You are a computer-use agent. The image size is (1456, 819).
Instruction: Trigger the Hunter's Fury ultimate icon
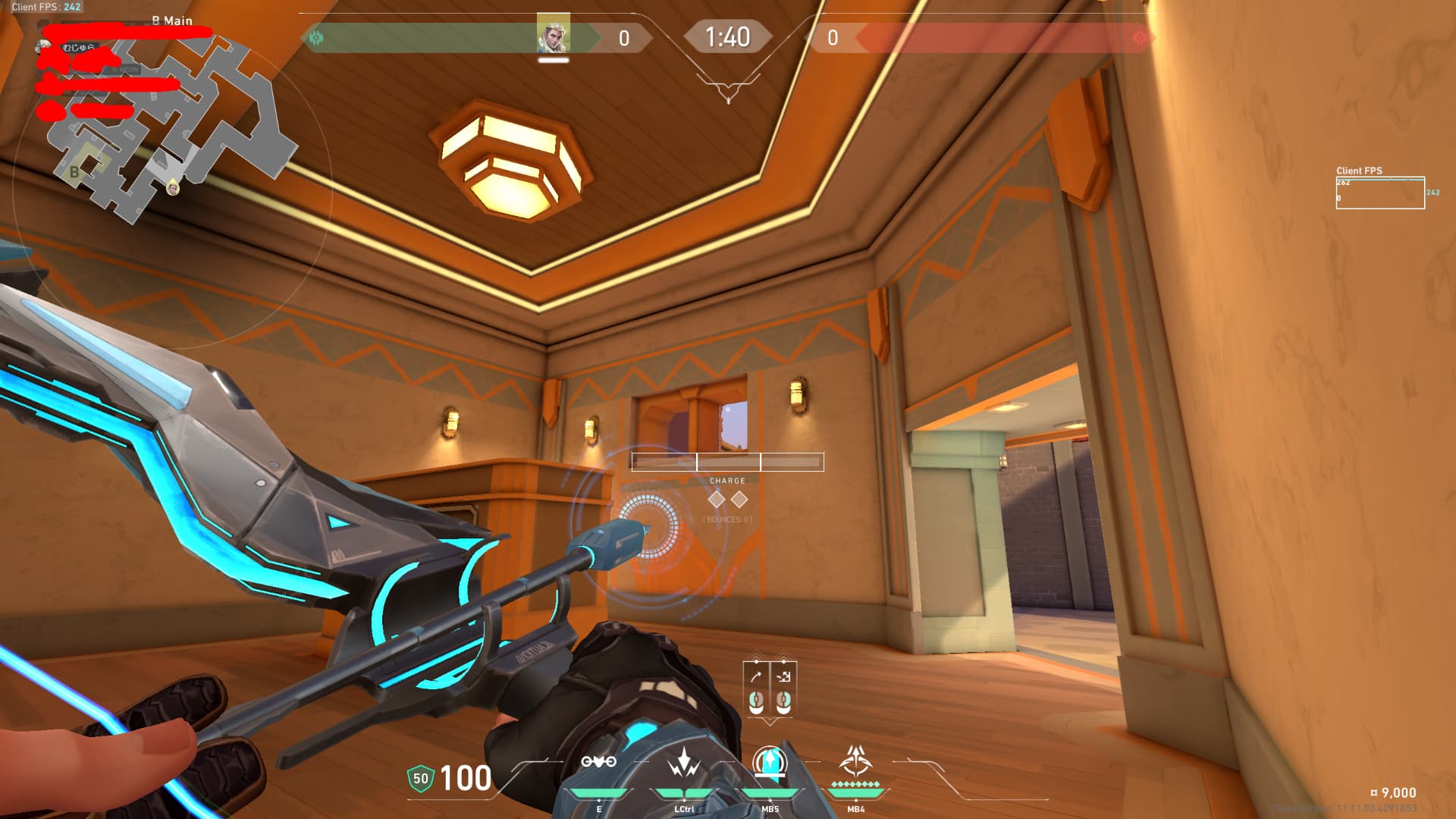856,761
